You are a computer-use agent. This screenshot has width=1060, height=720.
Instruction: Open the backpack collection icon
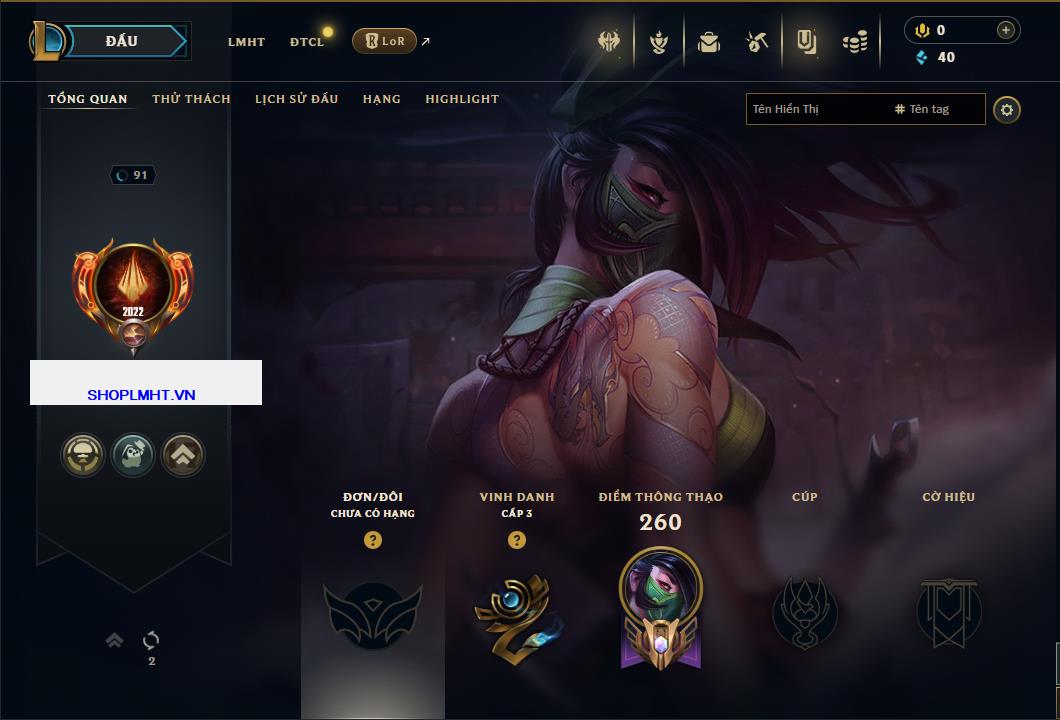coord(709,42)
